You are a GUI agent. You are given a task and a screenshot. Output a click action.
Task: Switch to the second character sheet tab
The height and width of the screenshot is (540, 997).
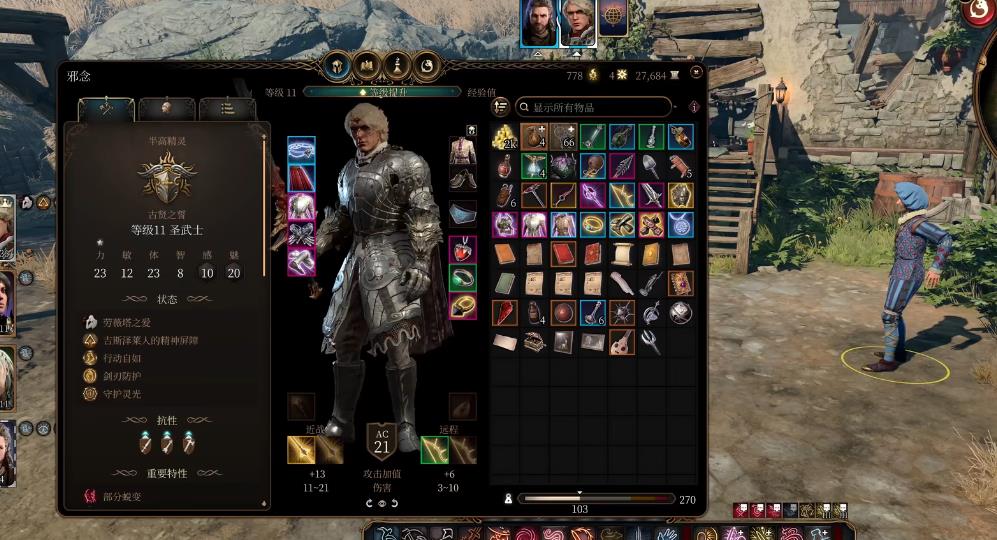[x=161, y=108]
